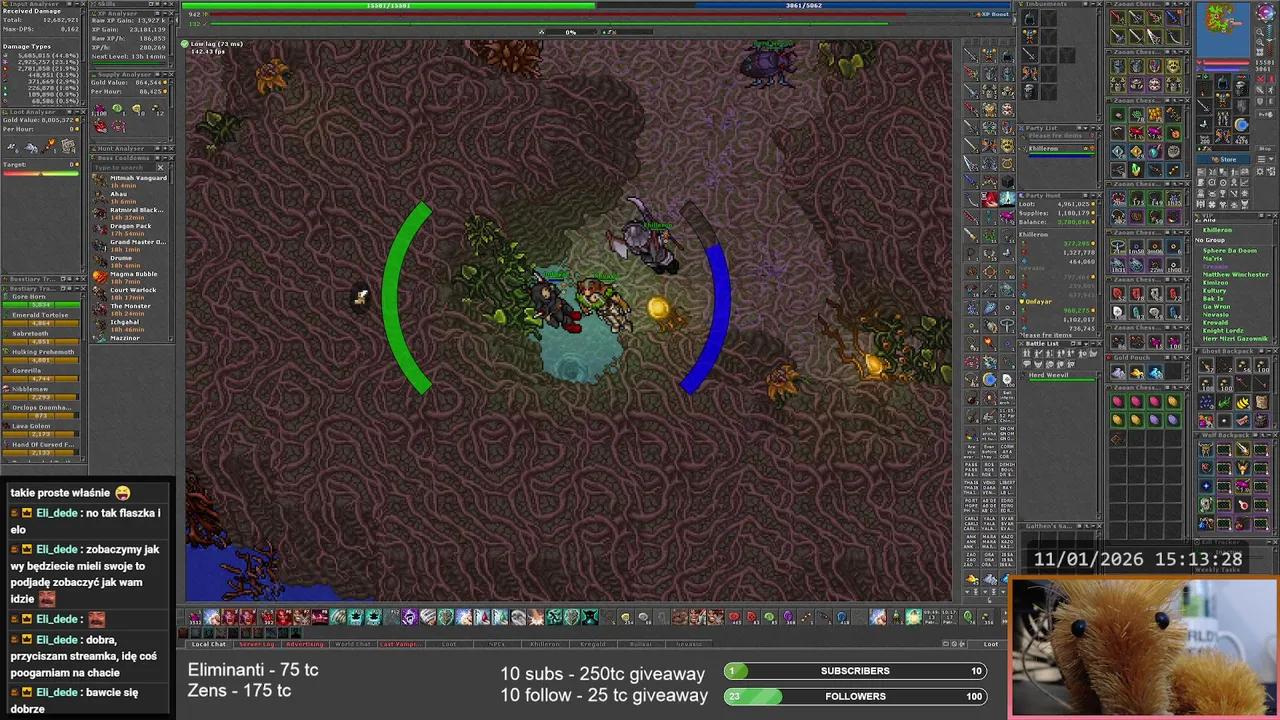
Task: Click the Skills panel header icon
Action: [x=94, y=4]
